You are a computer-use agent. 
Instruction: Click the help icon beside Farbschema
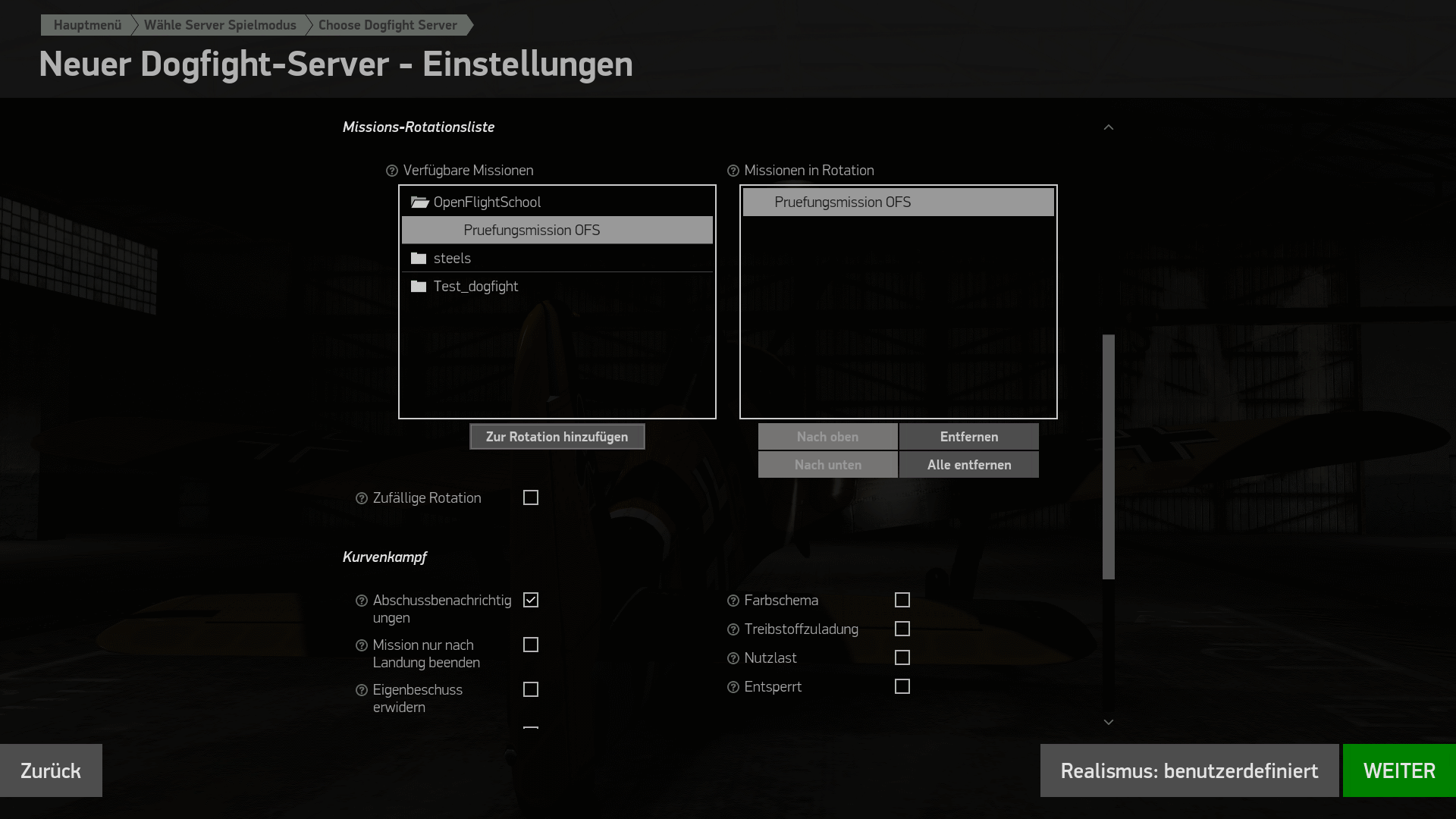(x=732, y=600)
